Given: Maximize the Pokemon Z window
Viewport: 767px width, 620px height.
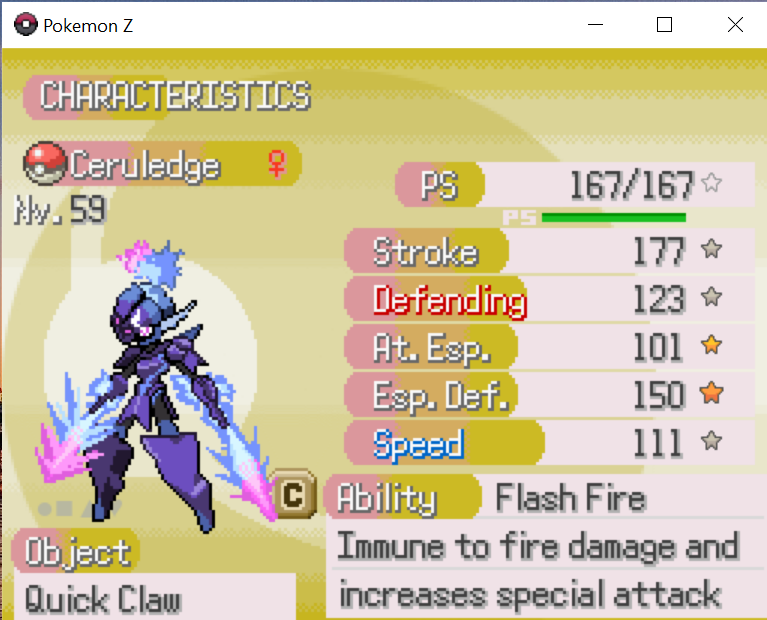Looking at the screenshot, I should tap(665, 25).
